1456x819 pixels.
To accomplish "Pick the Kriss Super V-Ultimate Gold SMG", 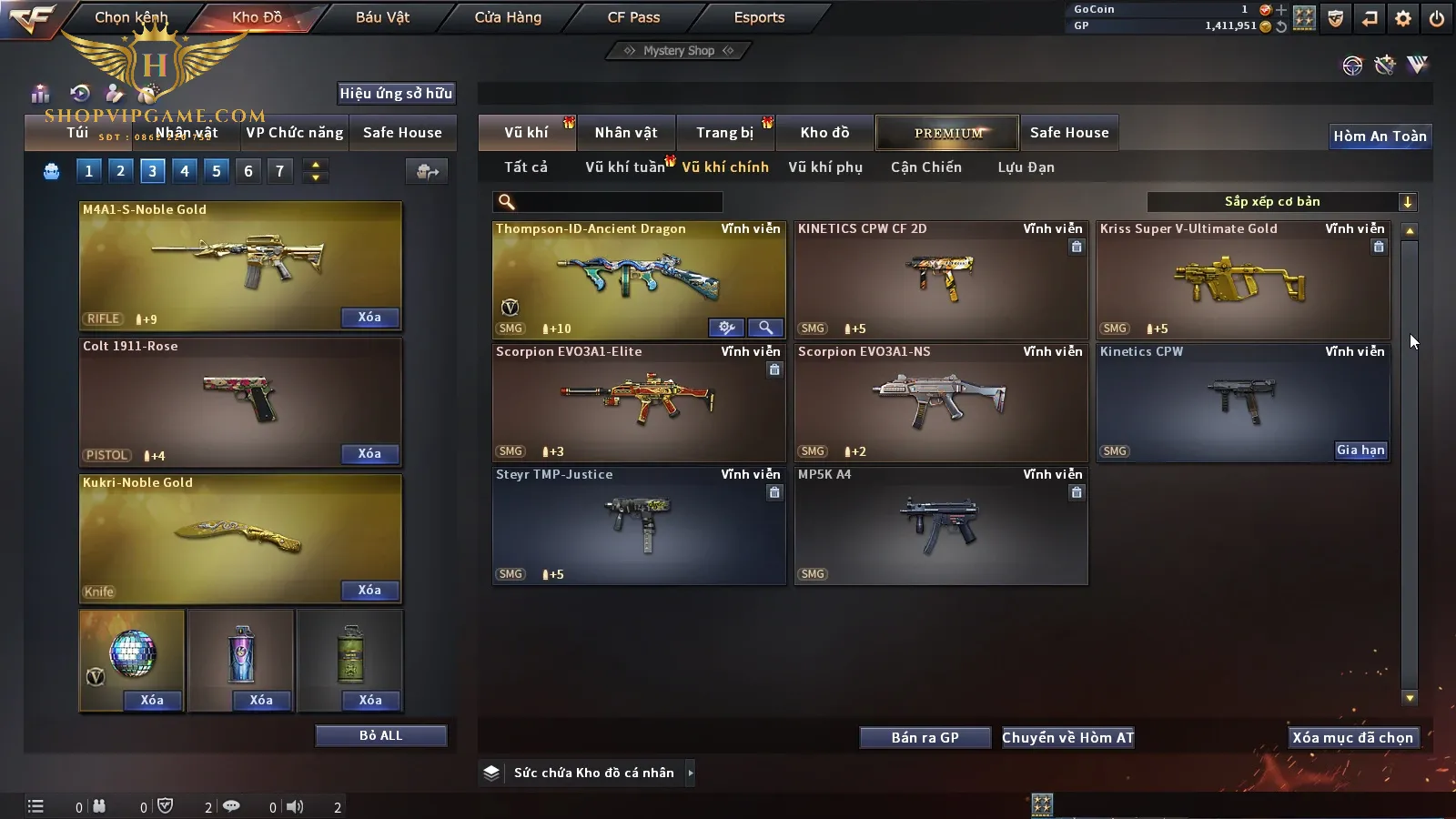I will 1242,279.
